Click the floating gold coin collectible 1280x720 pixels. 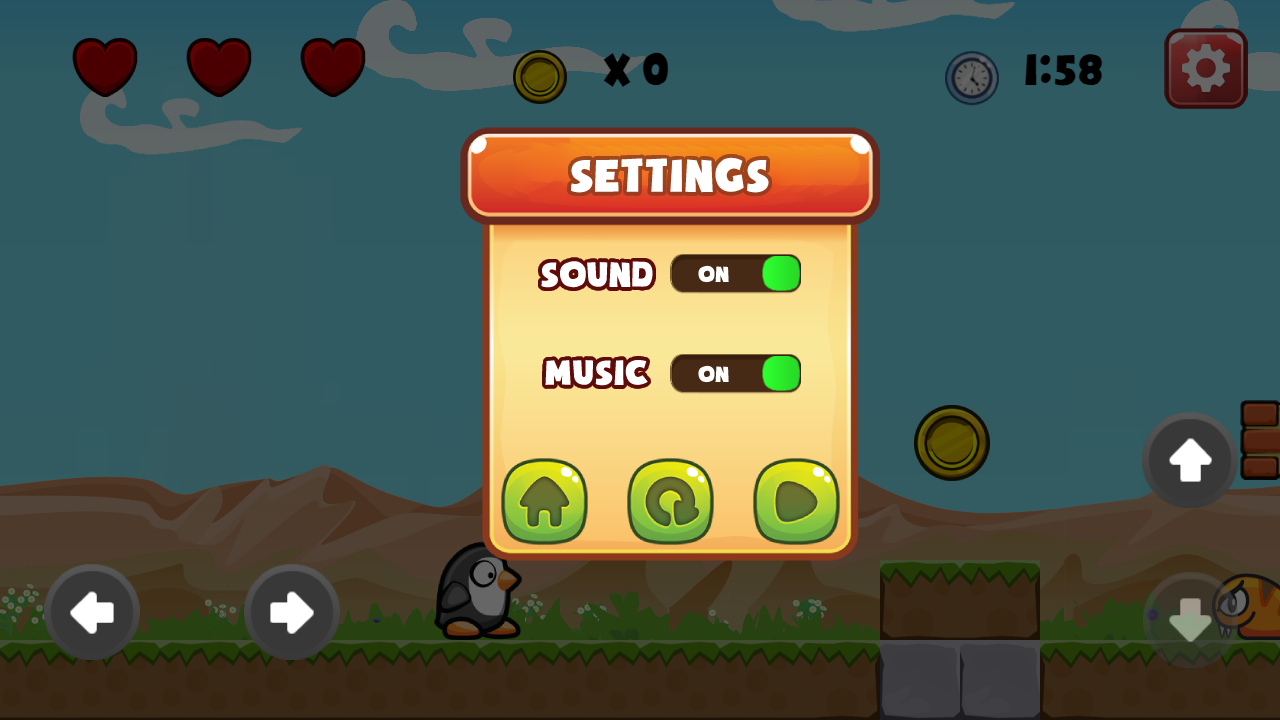click(951, 443)
